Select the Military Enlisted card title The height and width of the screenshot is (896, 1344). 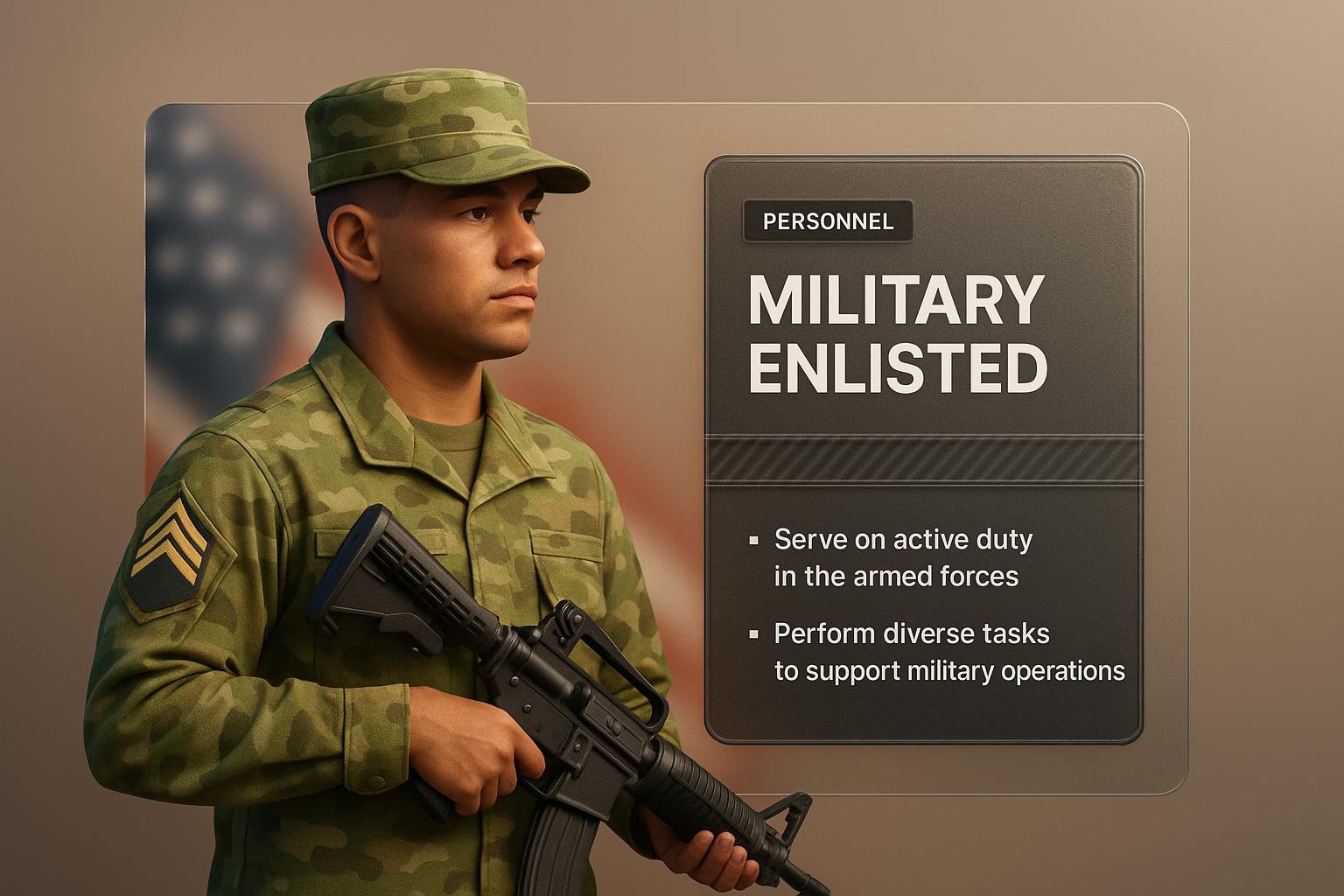click(897, 334)
